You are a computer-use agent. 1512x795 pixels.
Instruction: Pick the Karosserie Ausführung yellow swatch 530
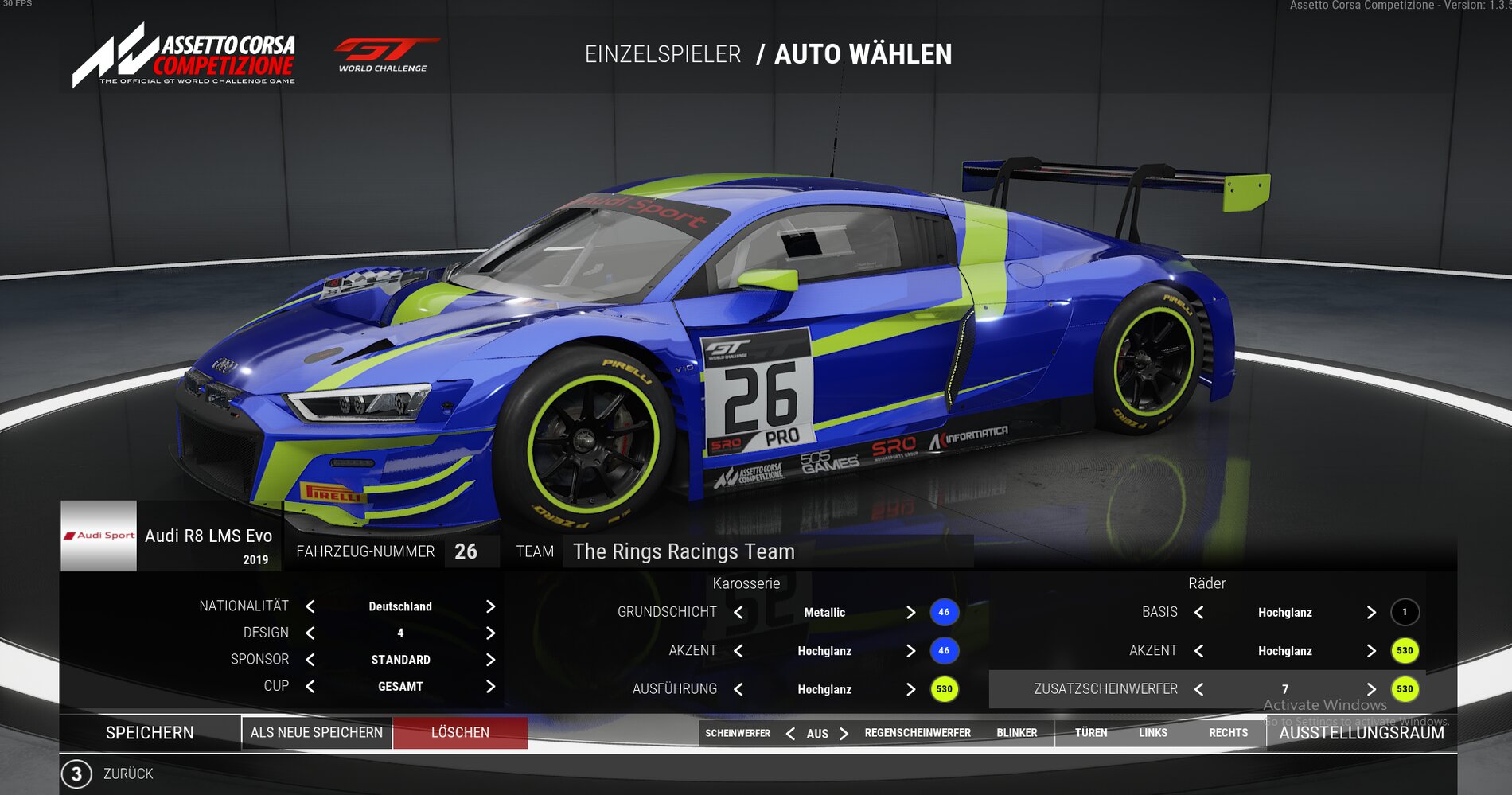[944, 689]
